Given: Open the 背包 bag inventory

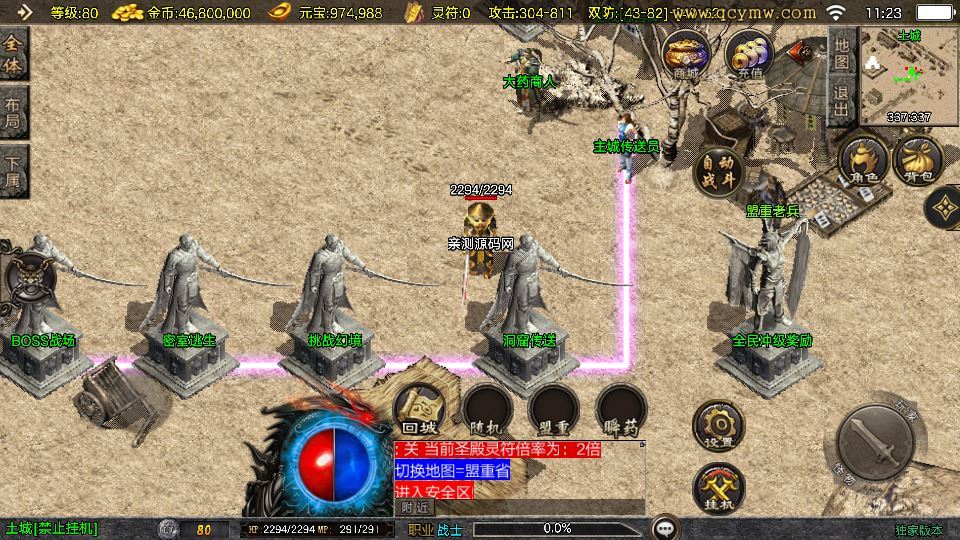Looking at the screenshot, I should tap(918, 161).
